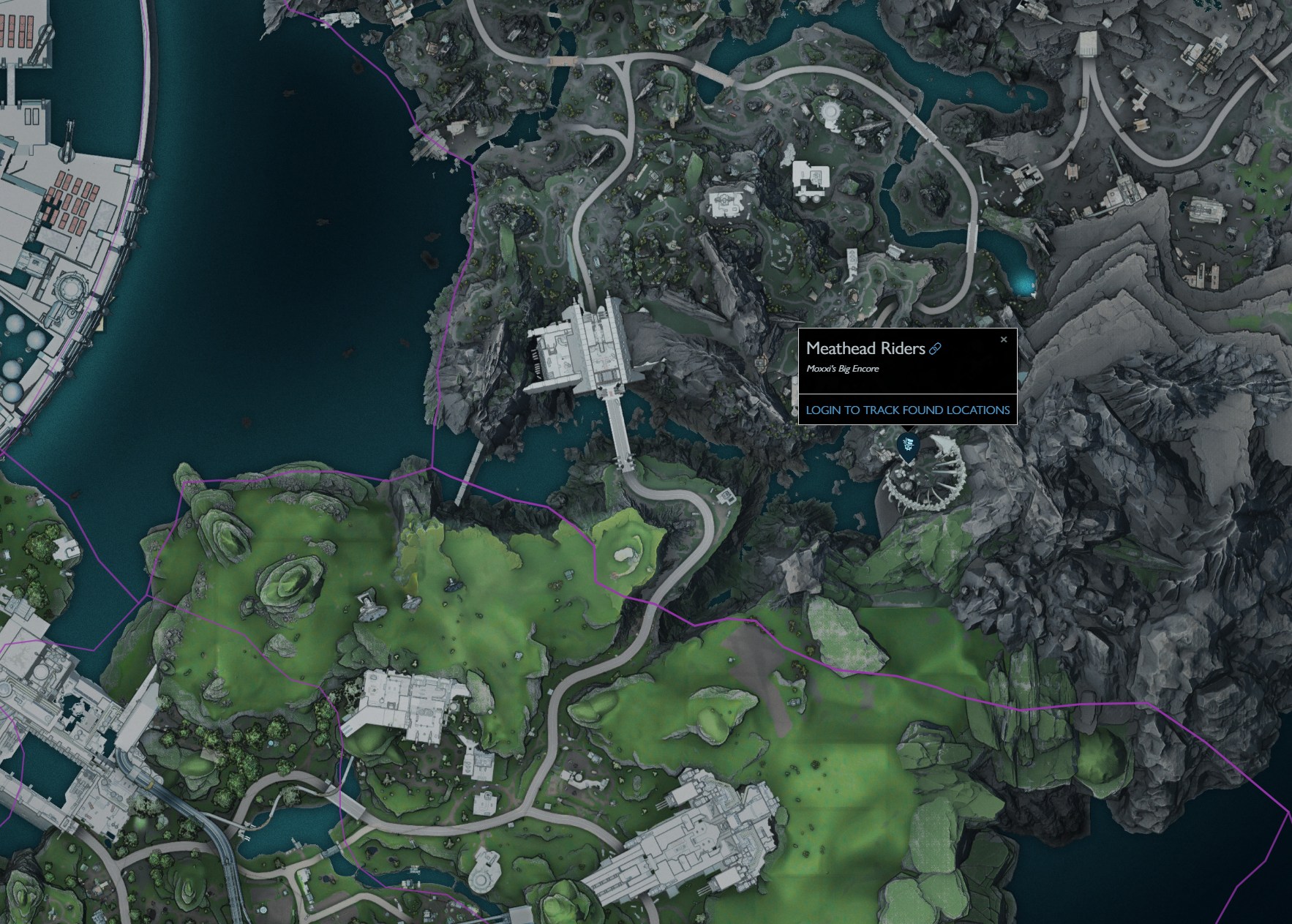Select the Moxxi's Big Encore subtitle
The image size is (1292, 924).
point(843,369)
